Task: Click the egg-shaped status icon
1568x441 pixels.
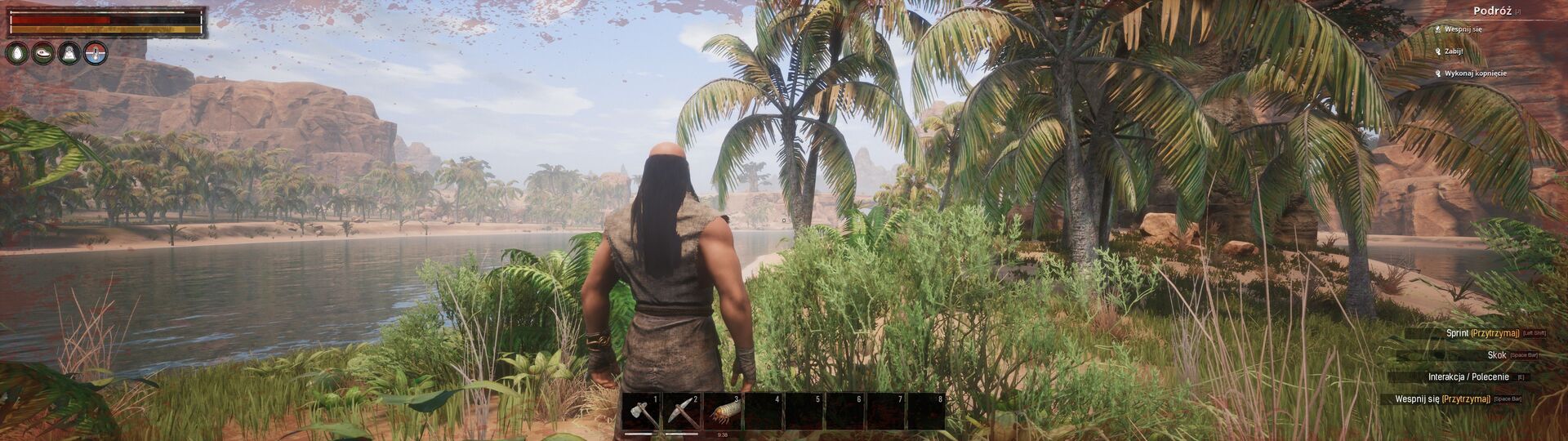Action: [x=18, y=53]
